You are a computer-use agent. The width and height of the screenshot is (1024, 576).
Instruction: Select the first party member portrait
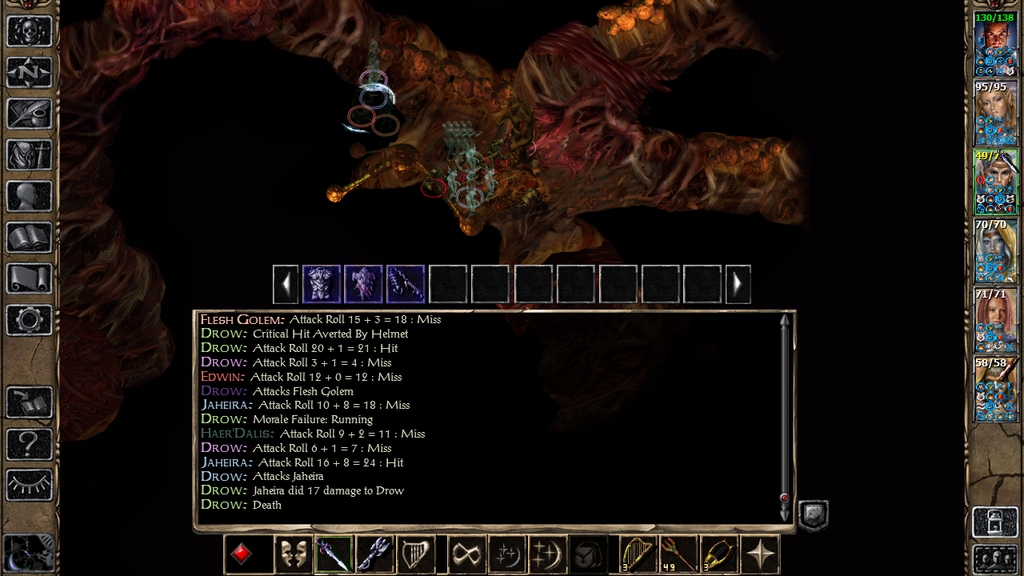coord(996,44)
